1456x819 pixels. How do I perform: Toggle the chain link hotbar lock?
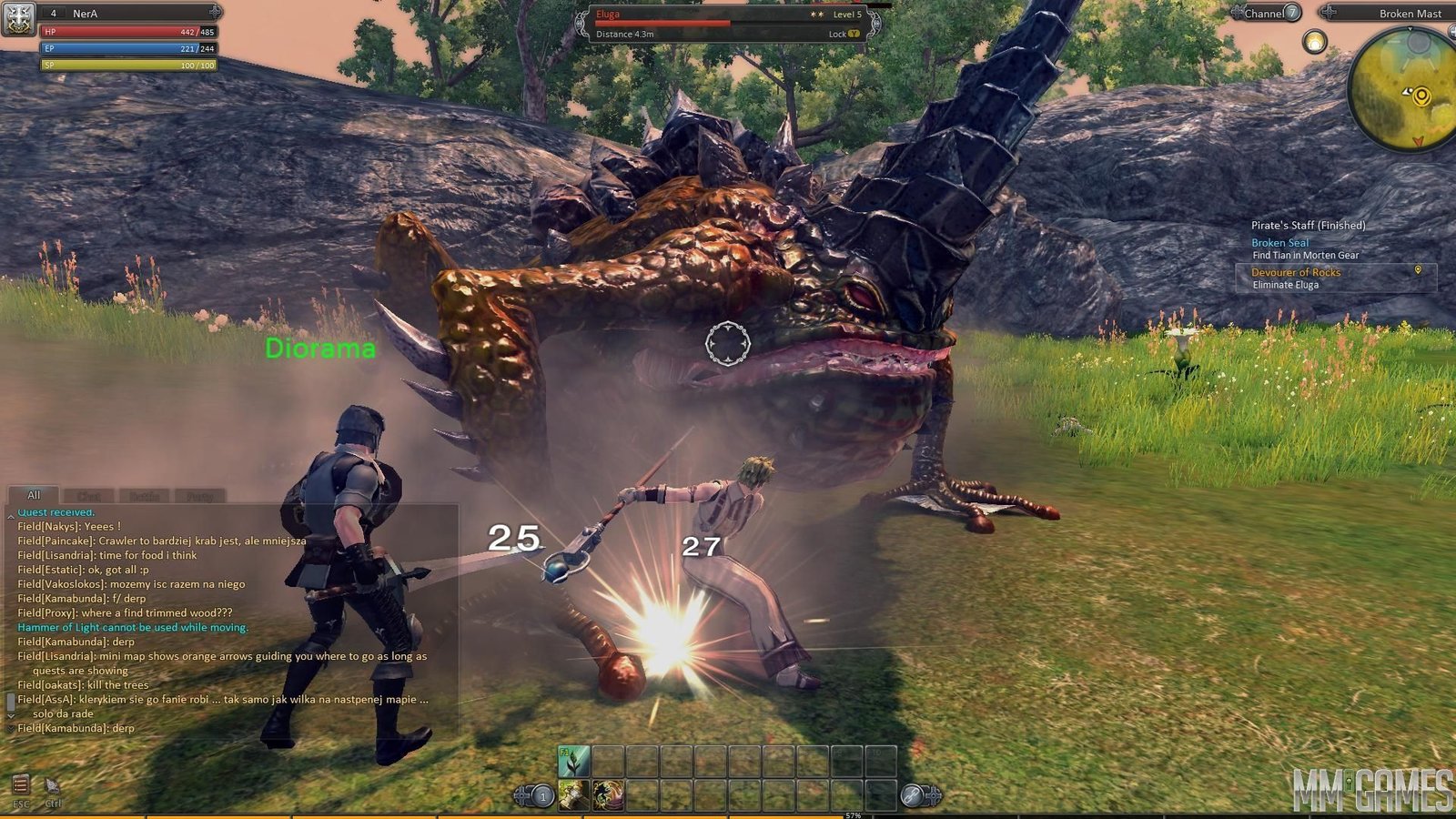pyautogui.click(x=913, y=795)
